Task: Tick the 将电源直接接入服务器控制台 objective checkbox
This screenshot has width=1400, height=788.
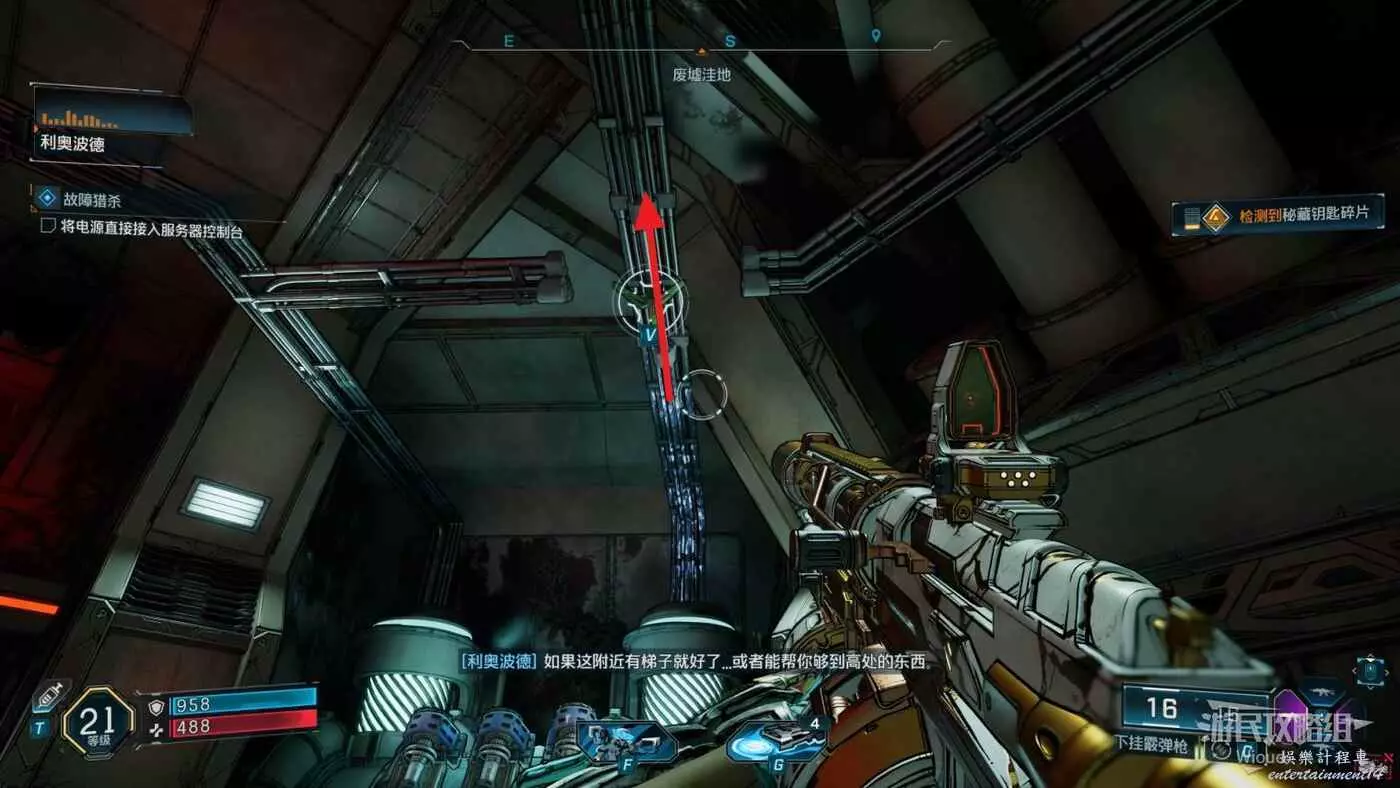Action: coord(47,227)
